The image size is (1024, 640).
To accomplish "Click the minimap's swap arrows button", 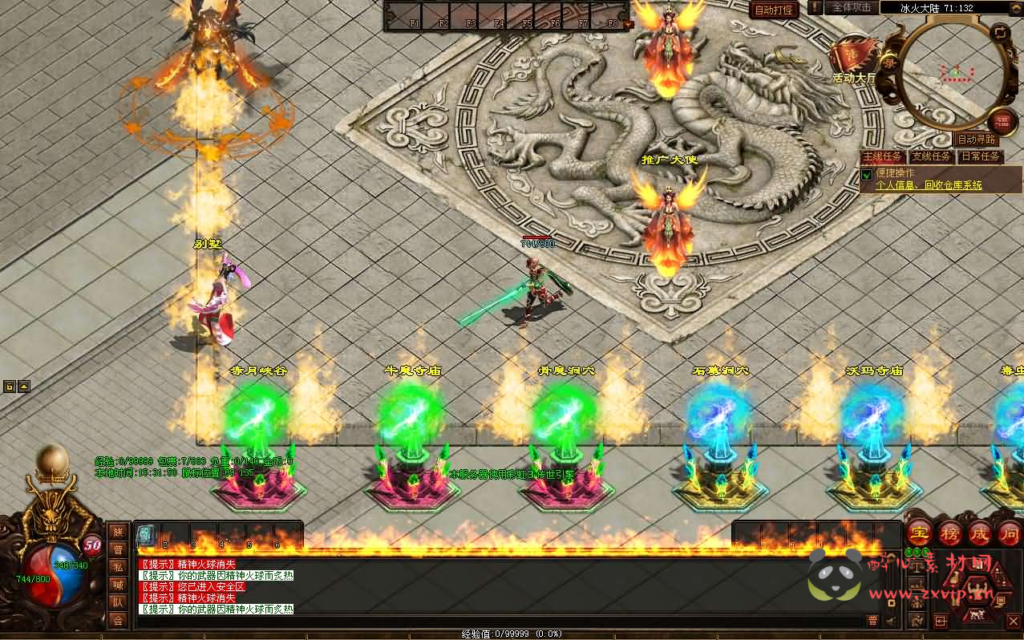I will click(x=1000, y=32).
